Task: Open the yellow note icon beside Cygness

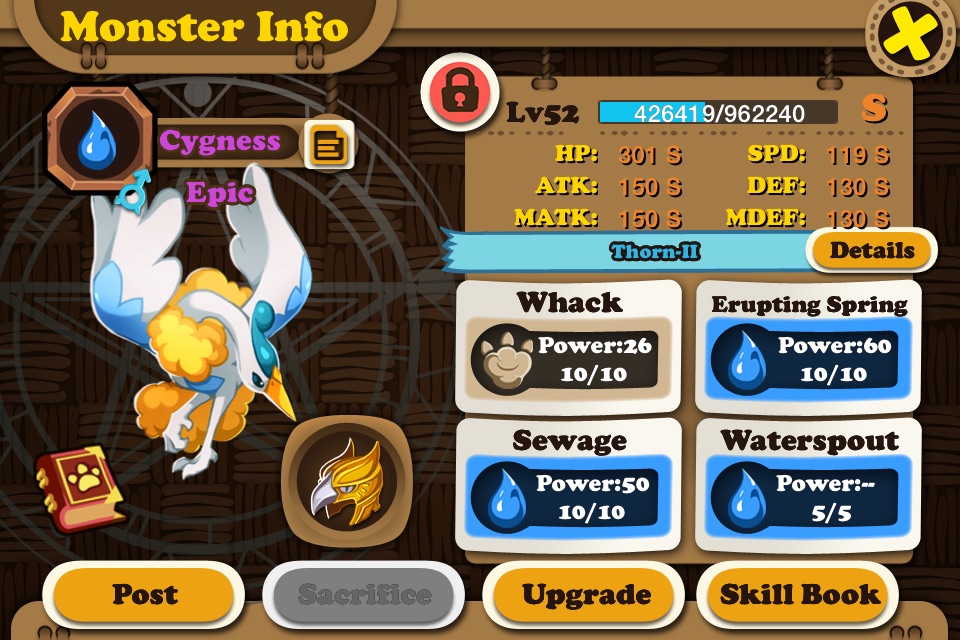Action: click(328, 146)
